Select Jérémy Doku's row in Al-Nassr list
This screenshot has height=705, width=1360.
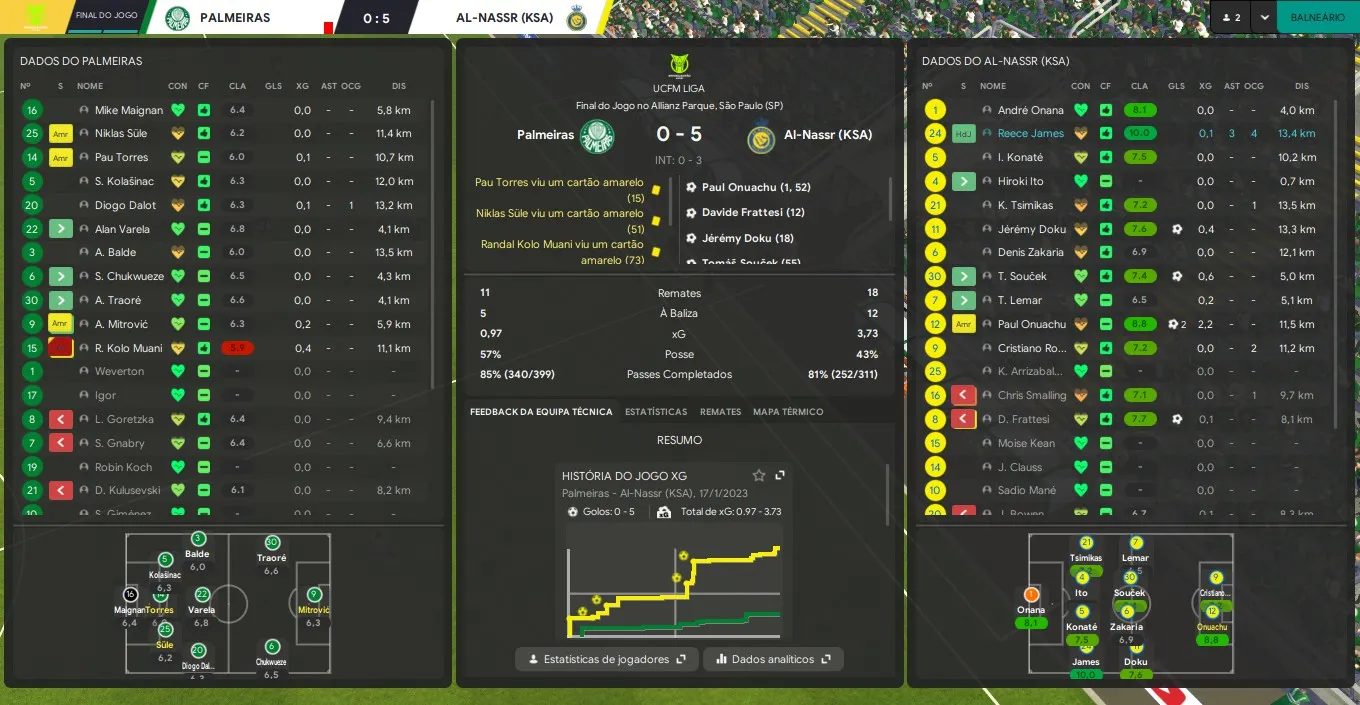point(1030,229)
